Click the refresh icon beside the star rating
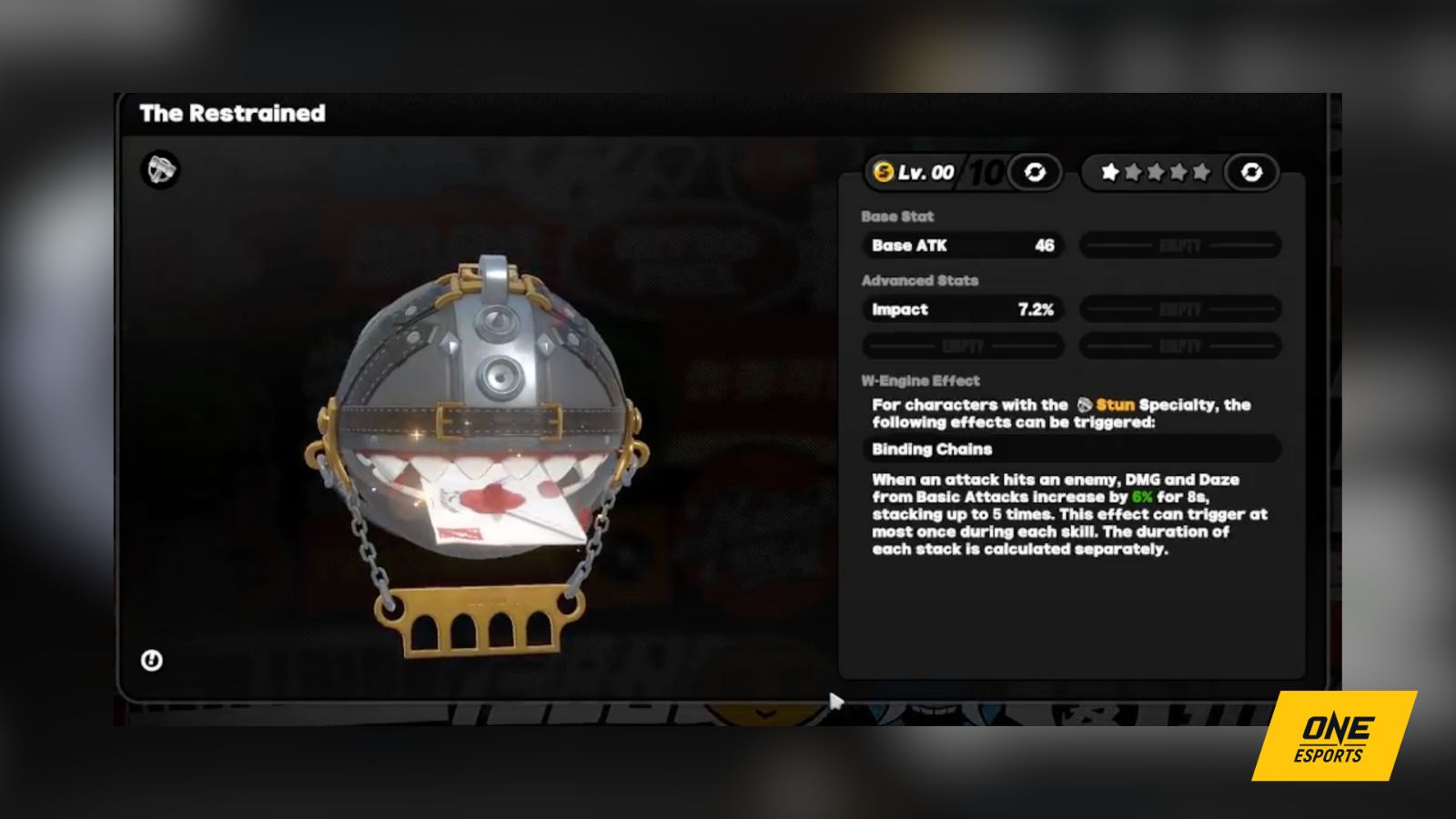 click(1249, 171)
